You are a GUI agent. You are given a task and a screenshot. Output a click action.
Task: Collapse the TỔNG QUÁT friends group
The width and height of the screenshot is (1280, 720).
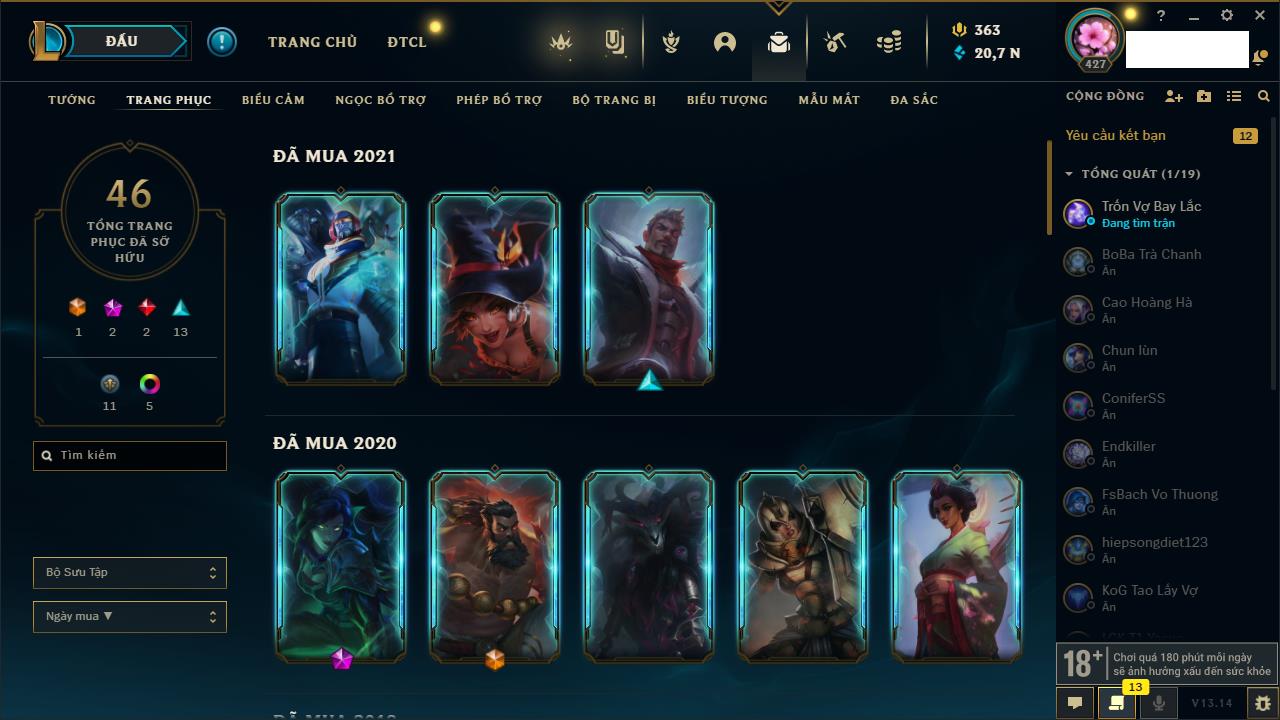(1069, 174)
